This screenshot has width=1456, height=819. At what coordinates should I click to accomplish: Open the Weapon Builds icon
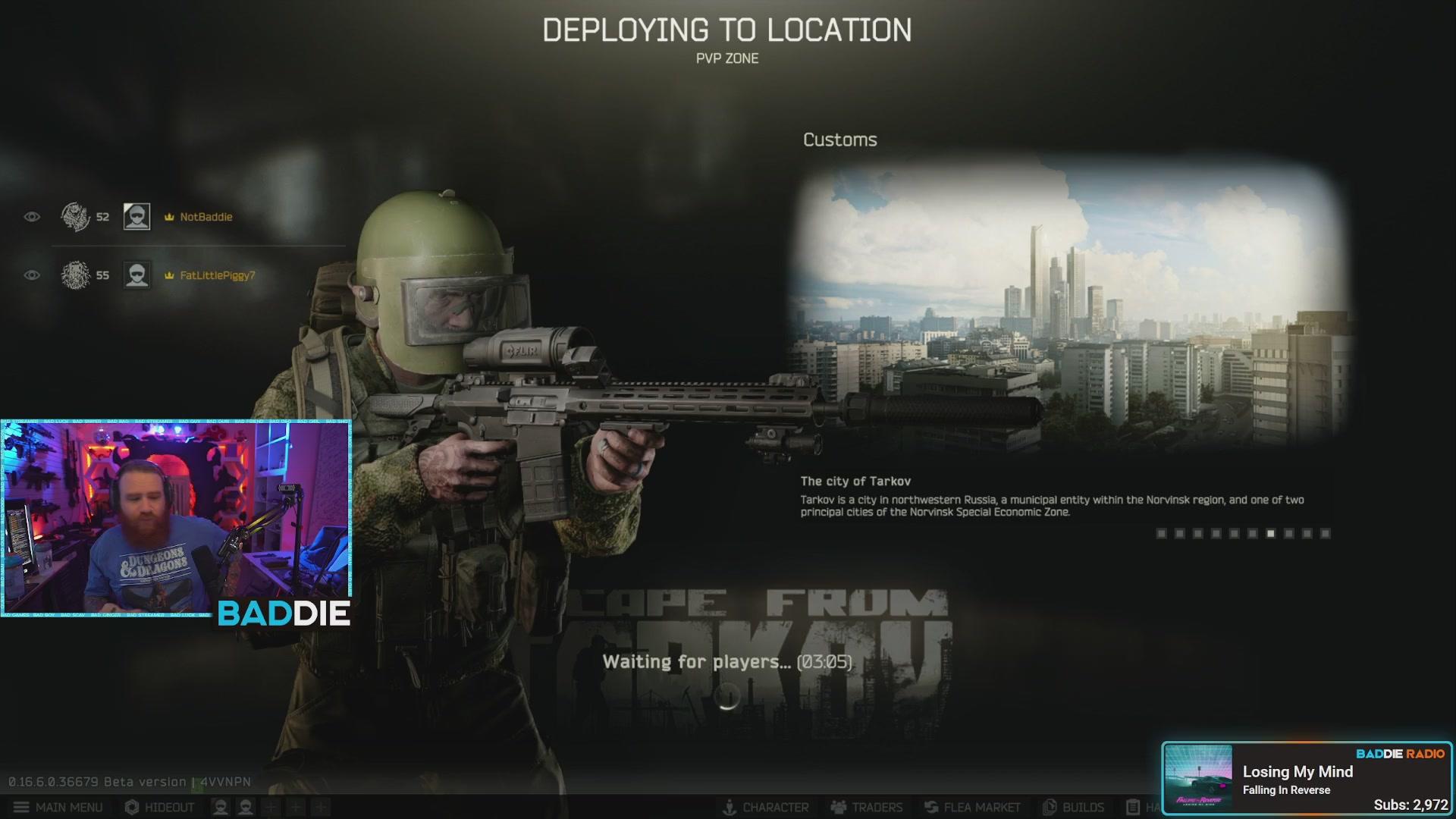pos(1050,807)
